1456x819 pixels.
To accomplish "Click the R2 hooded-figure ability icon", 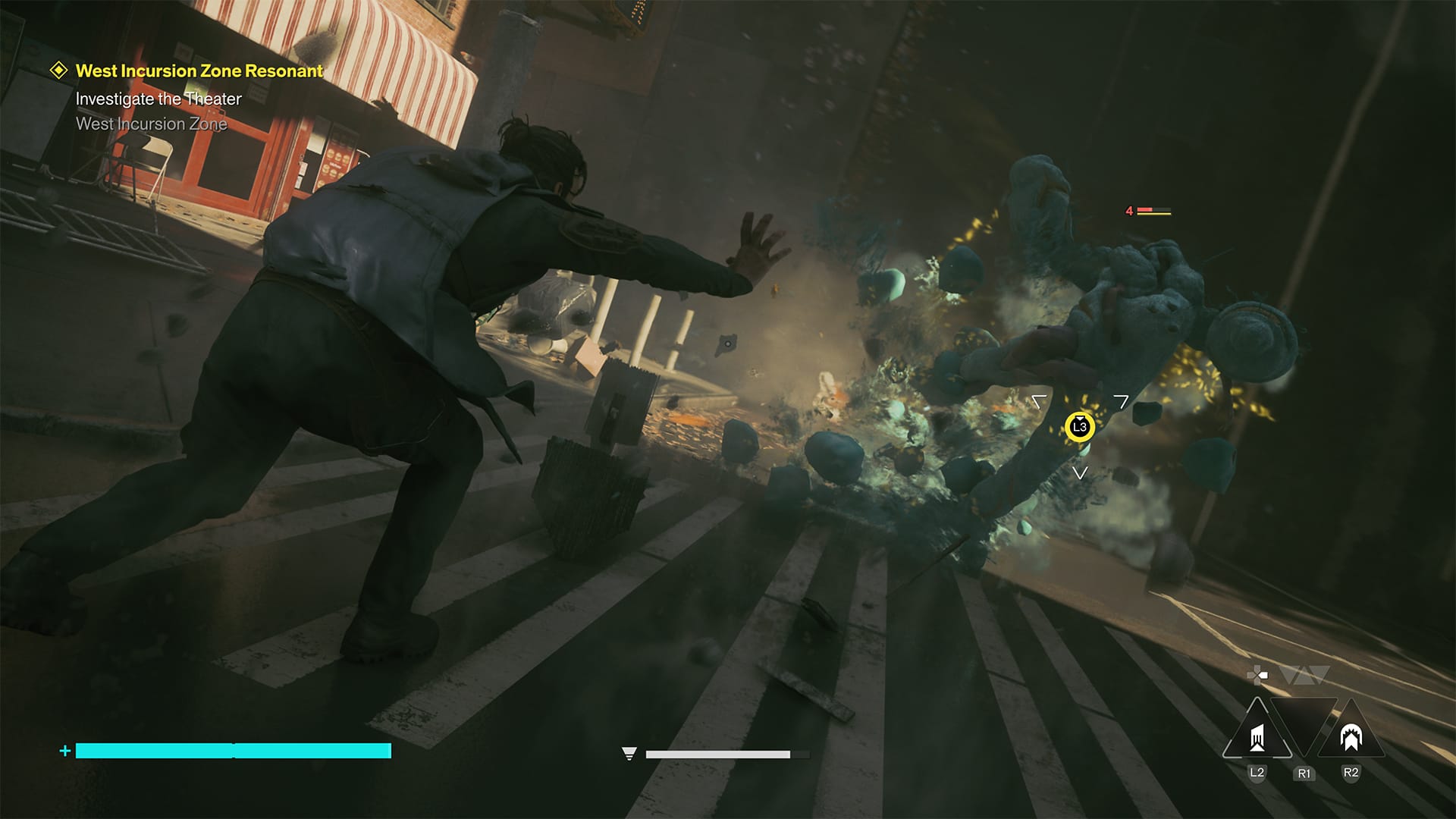I will point(1351,737).
